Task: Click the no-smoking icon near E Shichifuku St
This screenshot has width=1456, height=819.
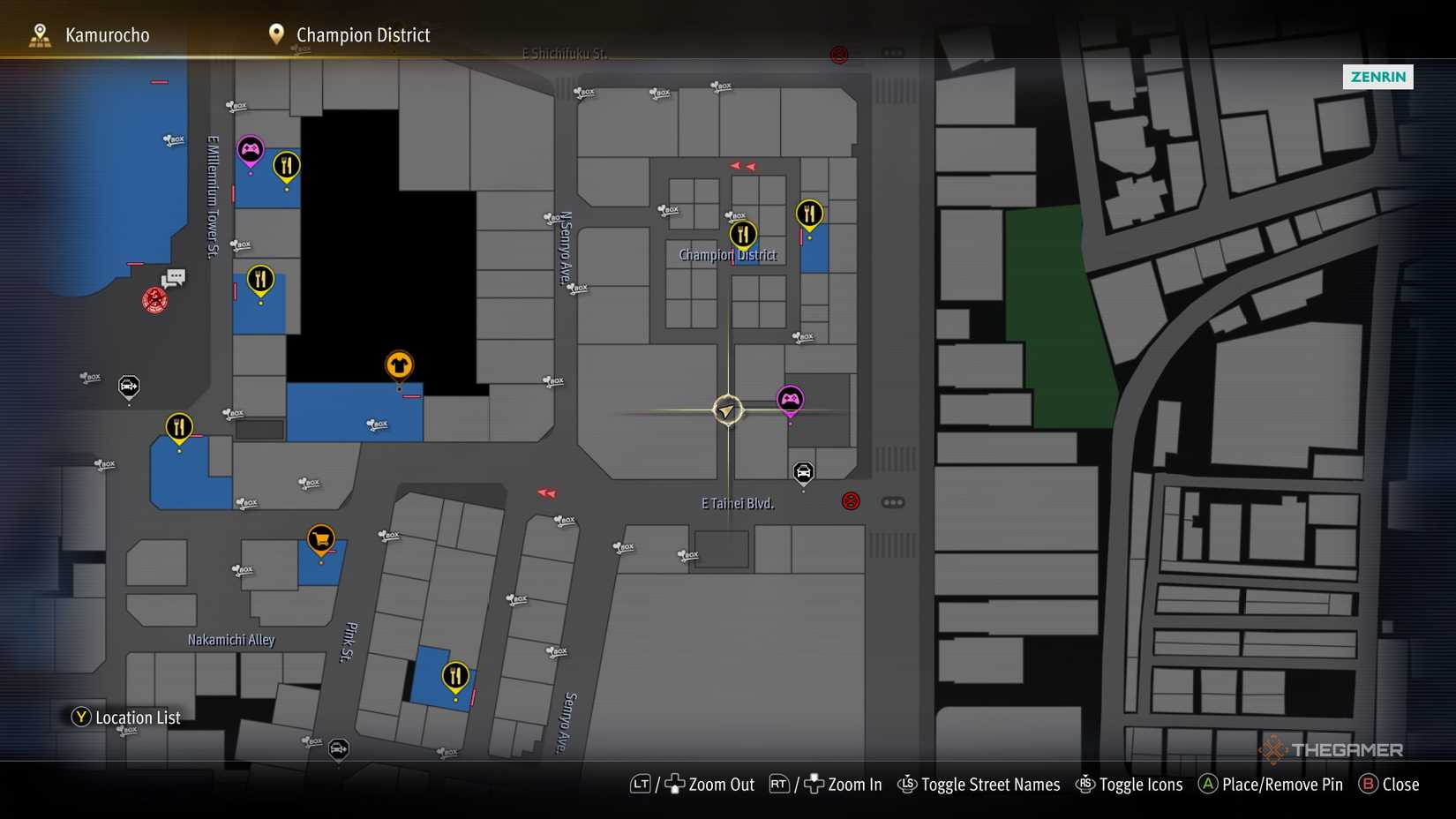Action: point(839,53)
